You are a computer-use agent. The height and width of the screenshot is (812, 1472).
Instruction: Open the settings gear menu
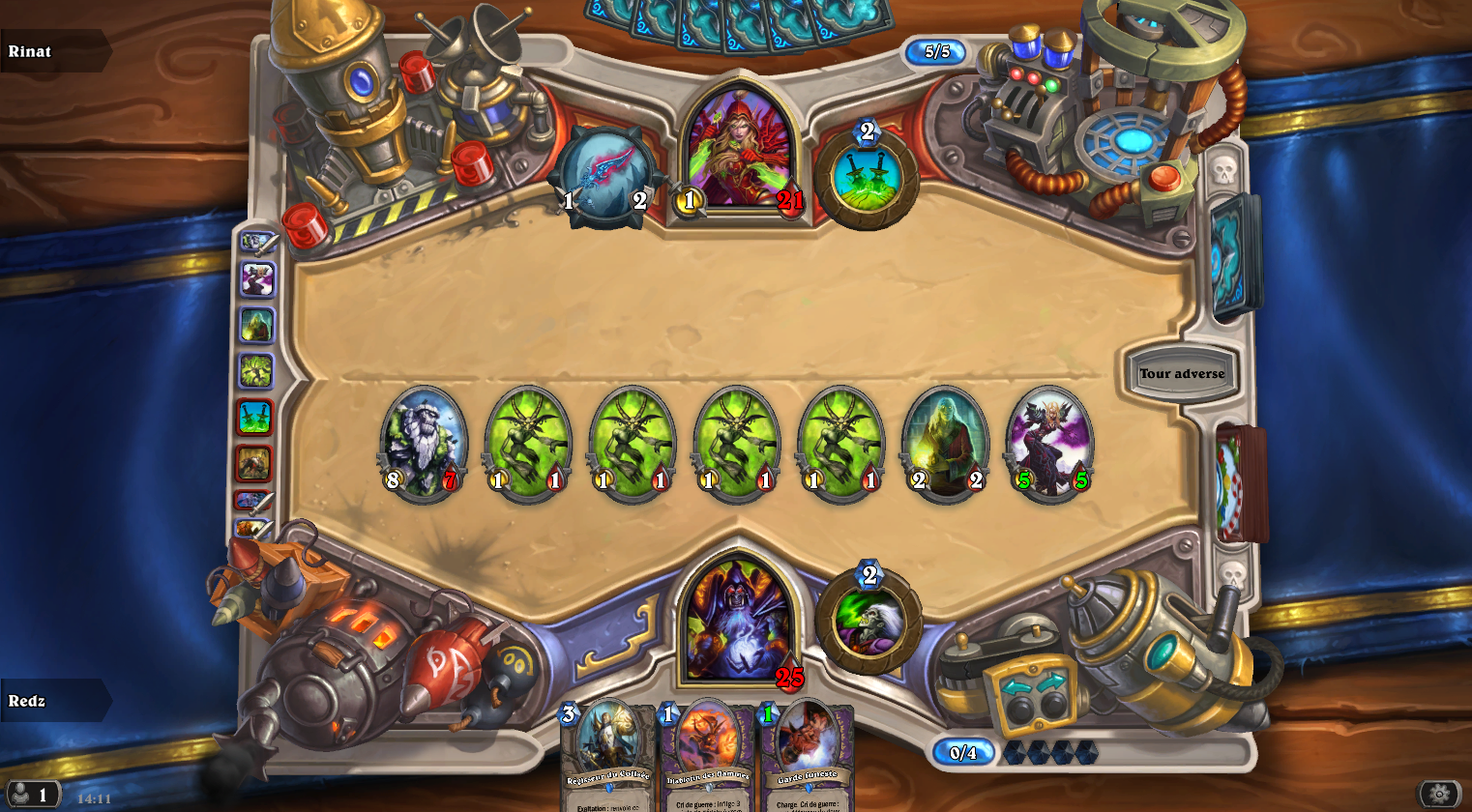coord(1439,794)
